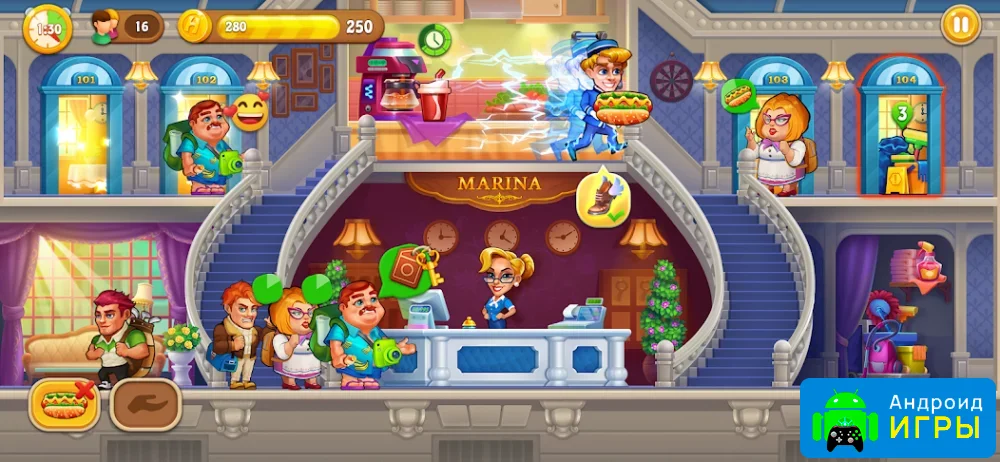The width and height of the screenshot is (1000, 462).
Task: Tap the hot dog order bubble
Action: pos(738,96)
